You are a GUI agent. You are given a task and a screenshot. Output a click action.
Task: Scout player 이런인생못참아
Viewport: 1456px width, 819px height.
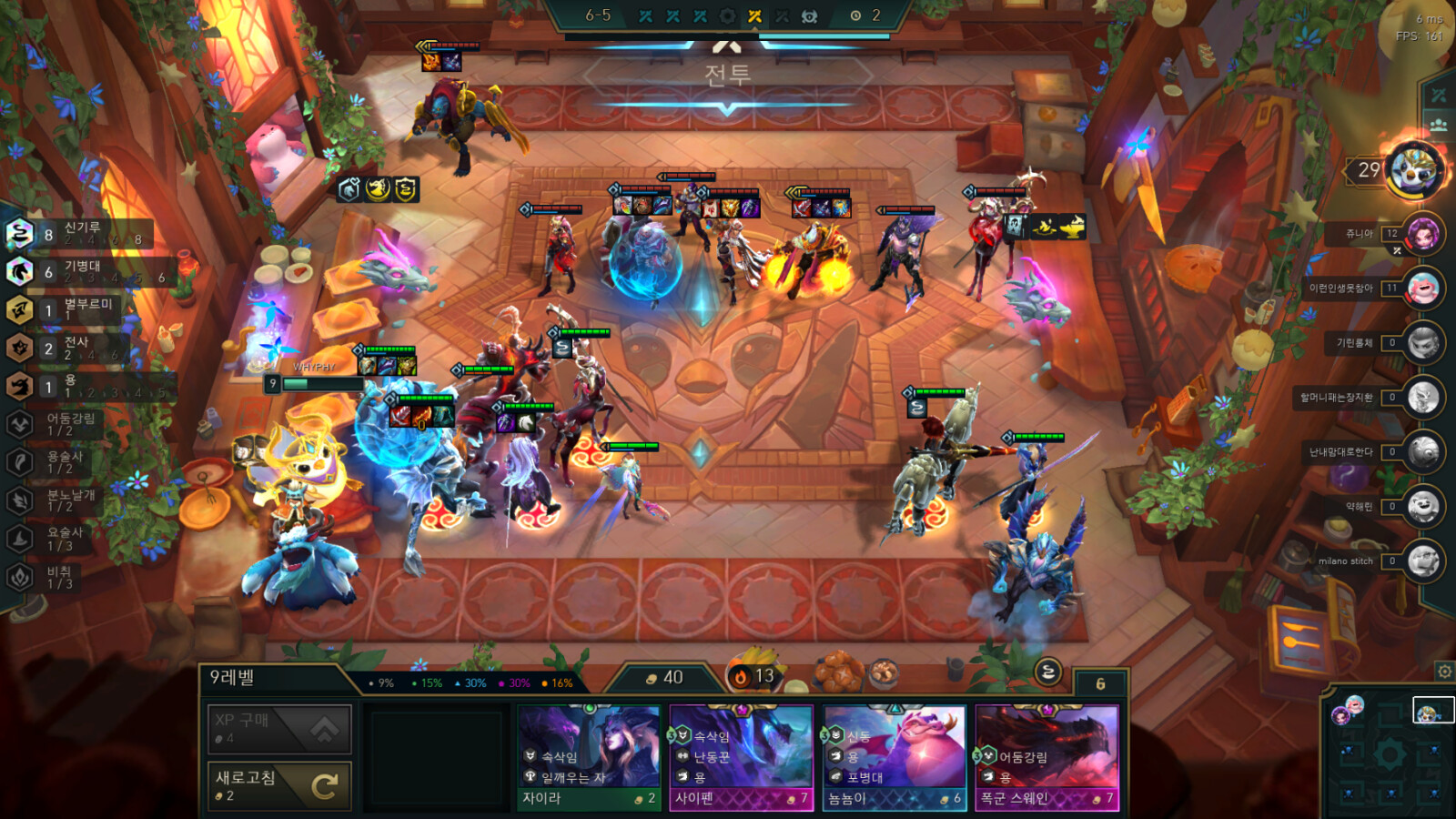[1422, 289]
